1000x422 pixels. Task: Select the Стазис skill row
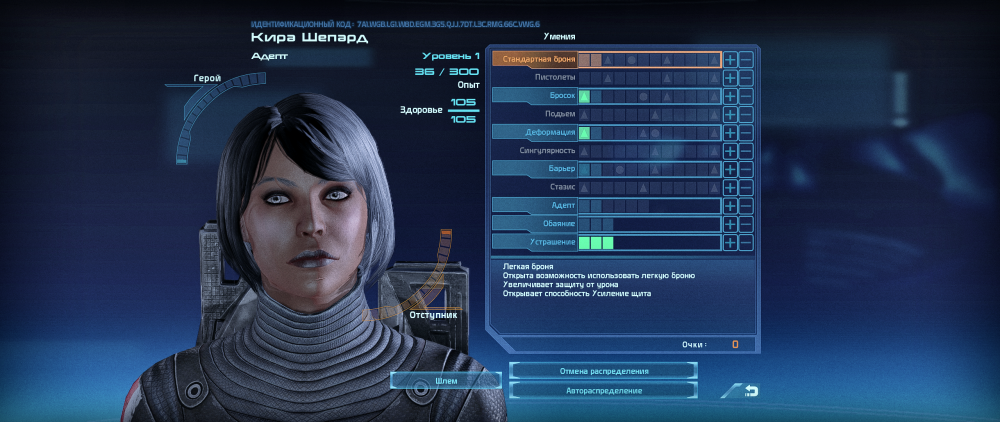(x=536, y=187)
